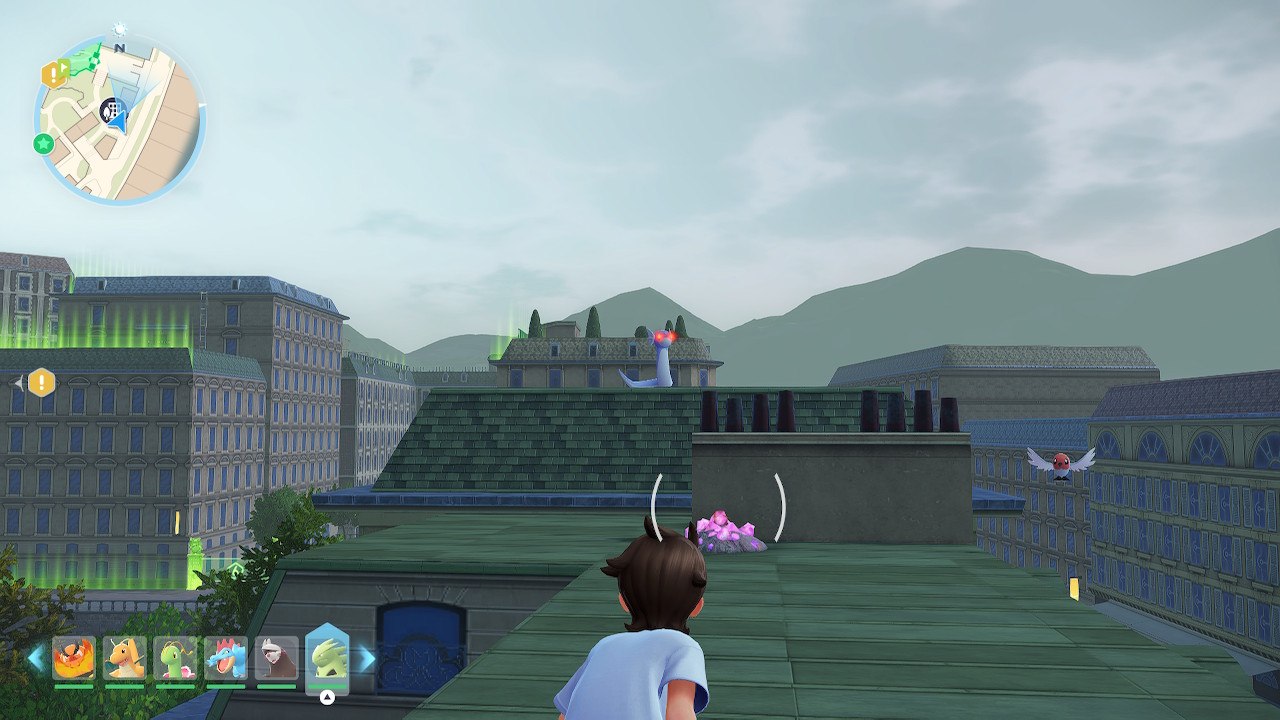
Task: Select the orange exclamation marker on minimap
Action: (x=51, y=73)
